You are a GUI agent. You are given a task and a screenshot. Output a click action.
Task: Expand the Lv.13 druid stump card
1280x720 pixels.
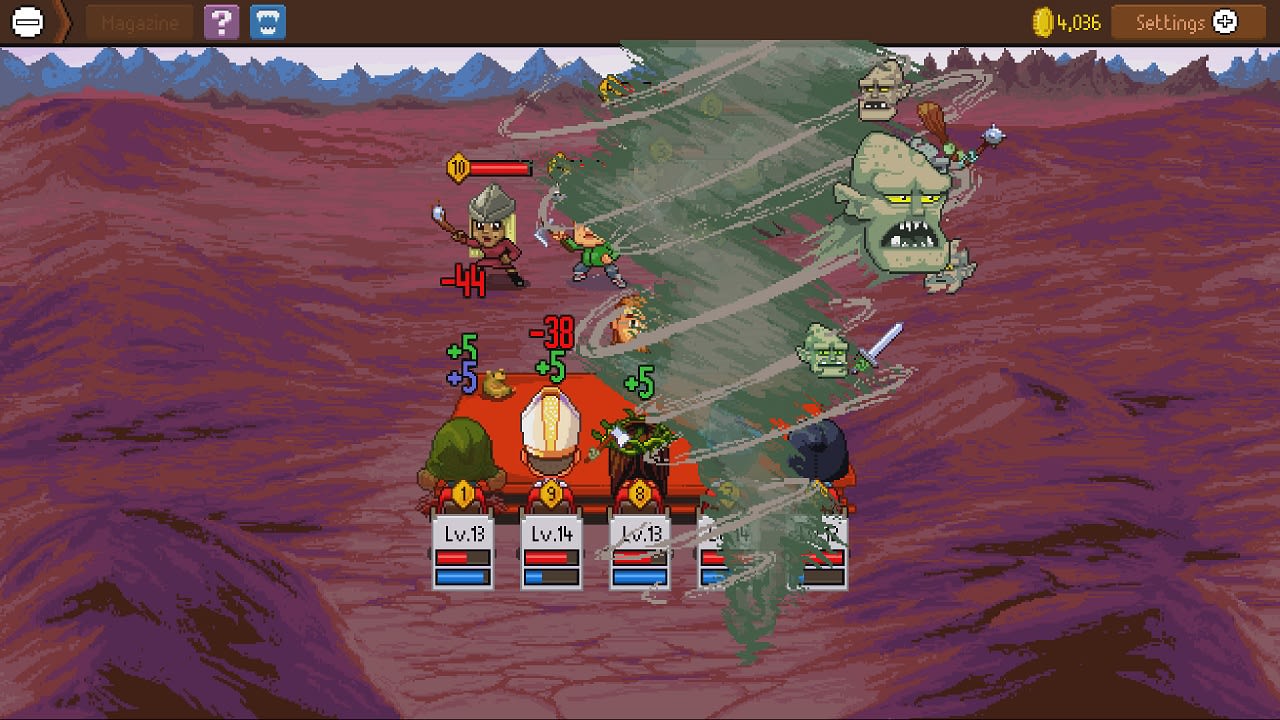point(638,550)
